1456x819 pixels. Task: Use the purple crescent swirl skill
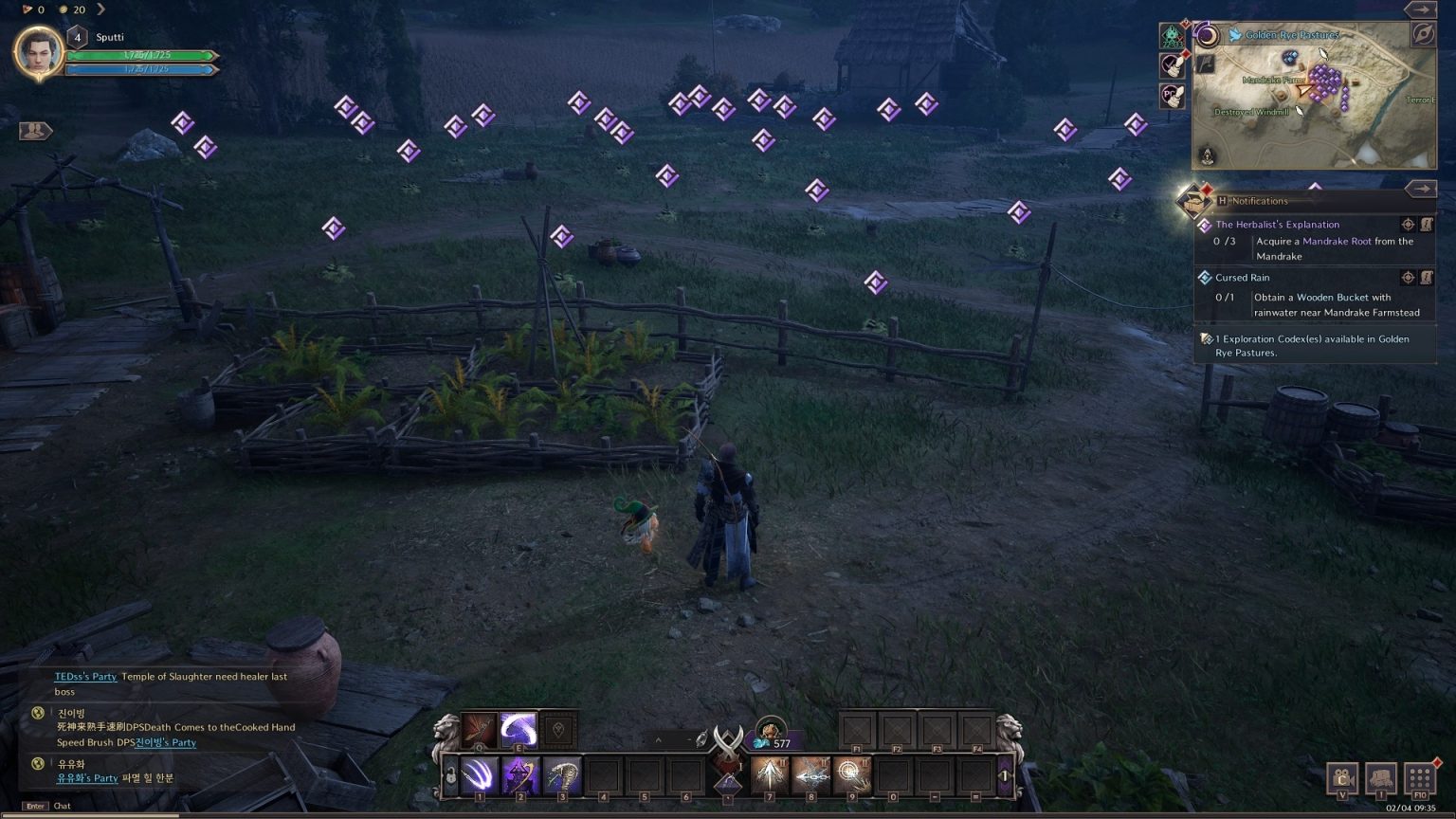[519, 730]
